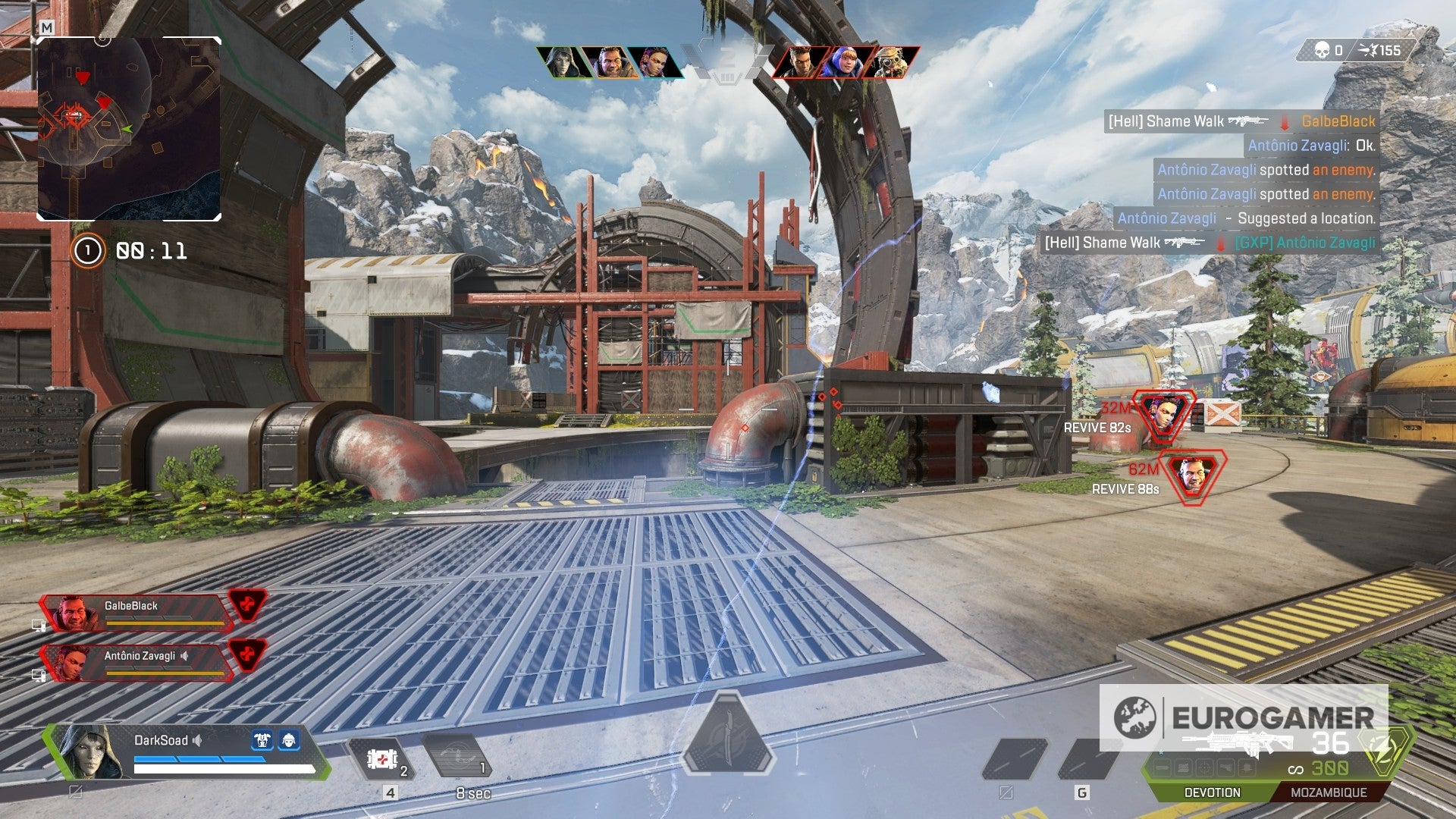This screenshot has width=1456, height=819.
Task: Click the med kit healing item icon
Action: (381, 759)
